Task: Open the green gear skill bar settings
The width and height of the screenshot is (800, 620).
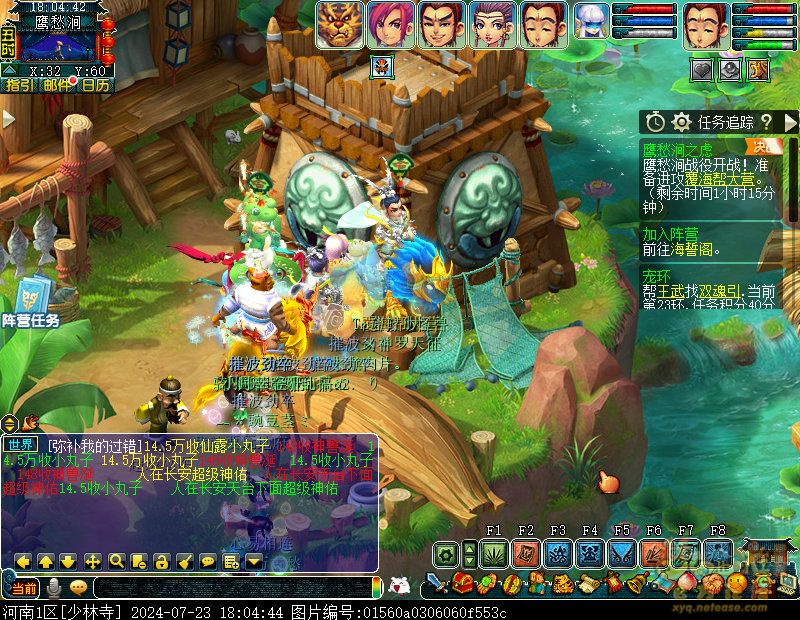Action: [446, 553]
